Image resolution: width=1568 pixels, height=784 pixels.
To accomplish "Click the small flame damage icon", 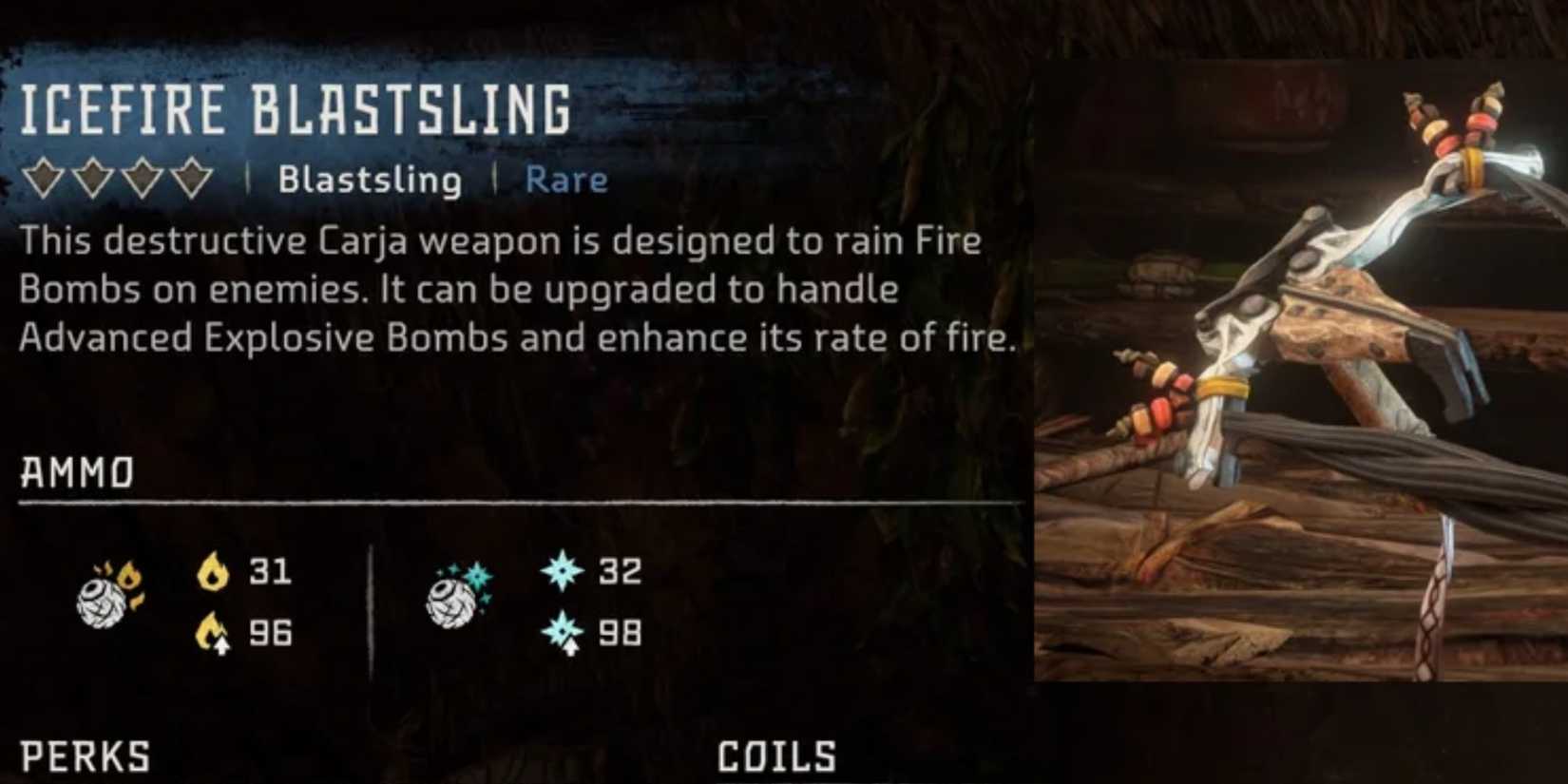I will click(x=211, y=571).
